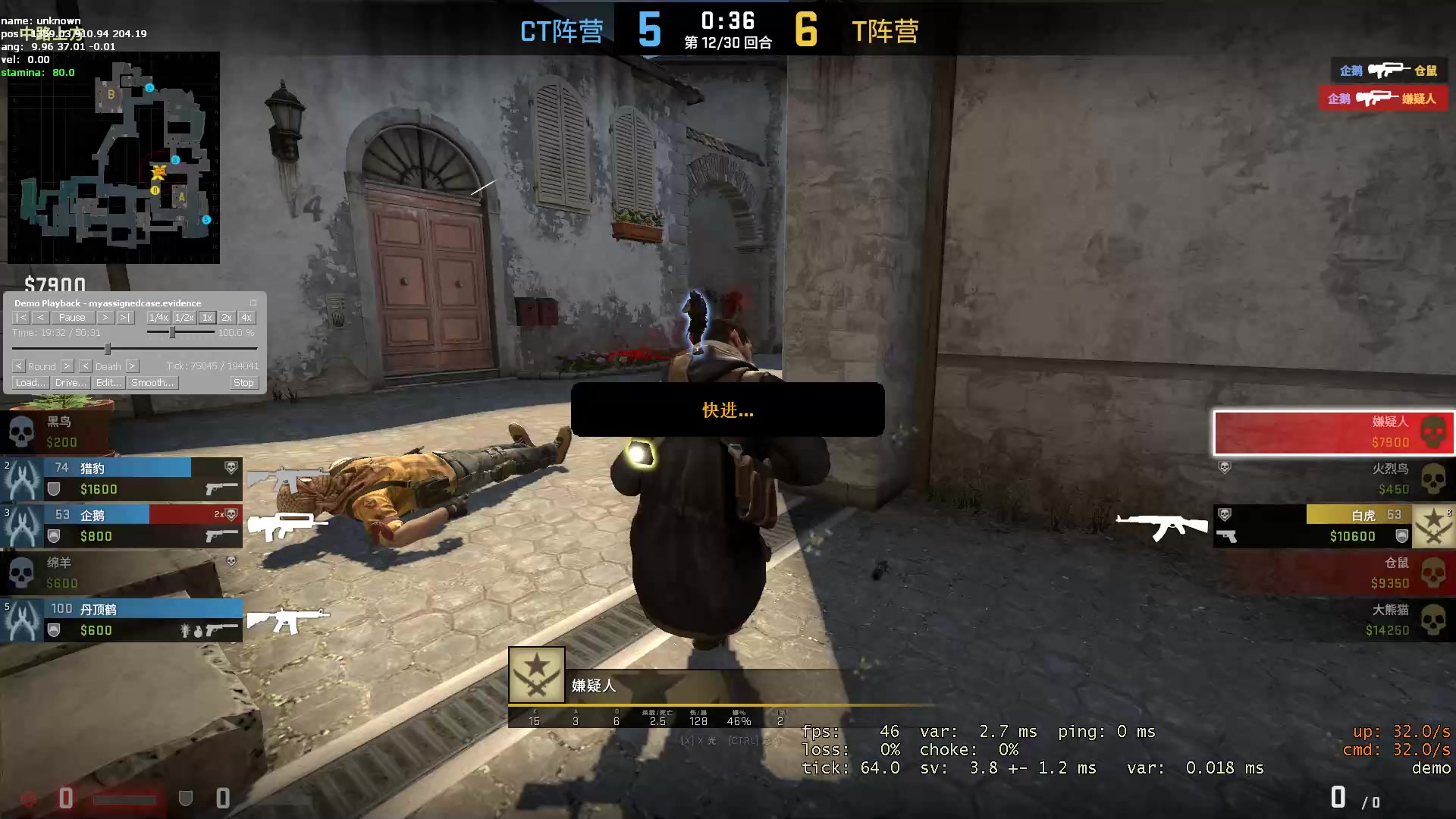Toggle playback speed to 2x

pyautogui.click(x=226, y=318)
